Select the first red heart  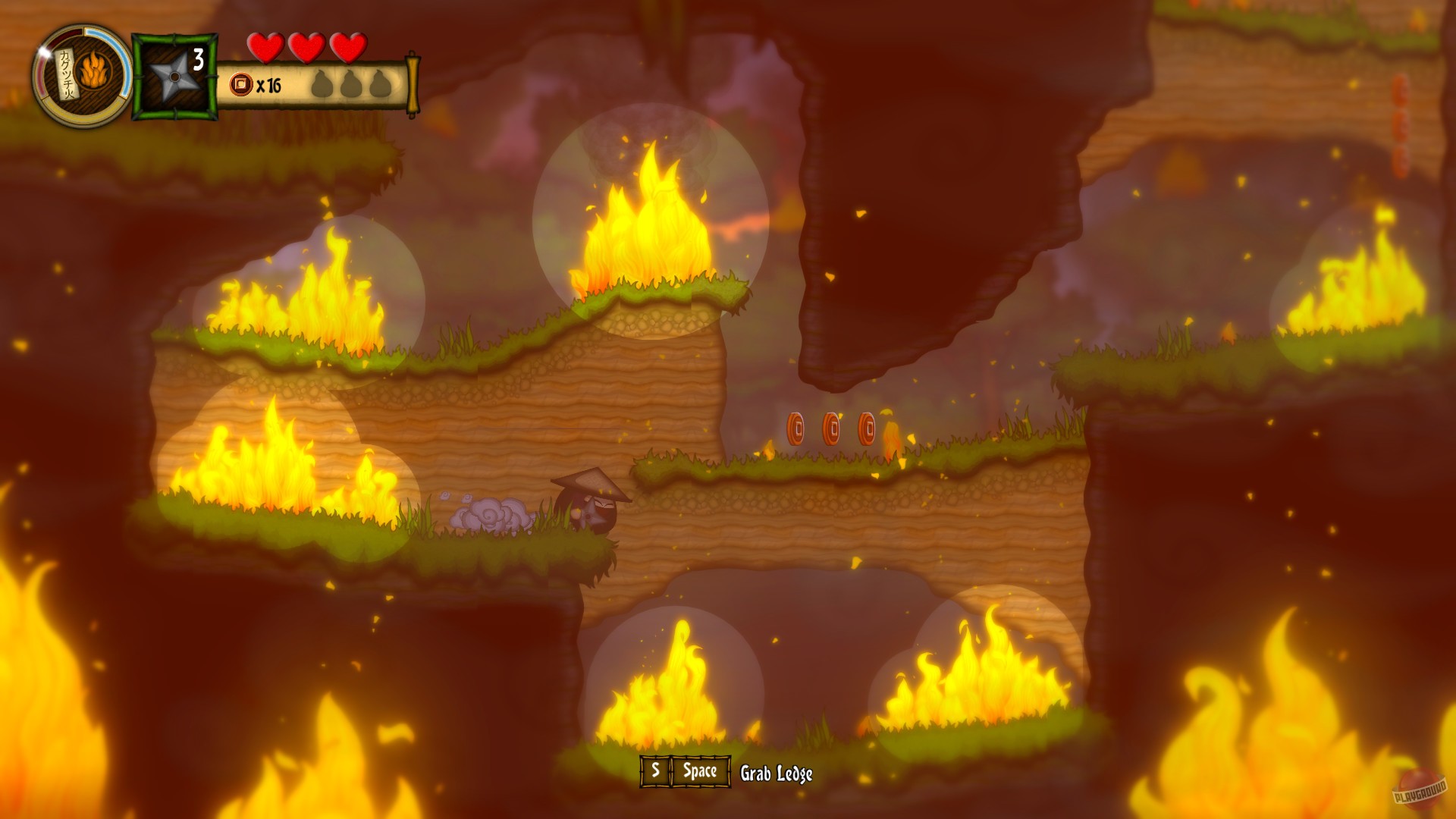click(267, 49)
